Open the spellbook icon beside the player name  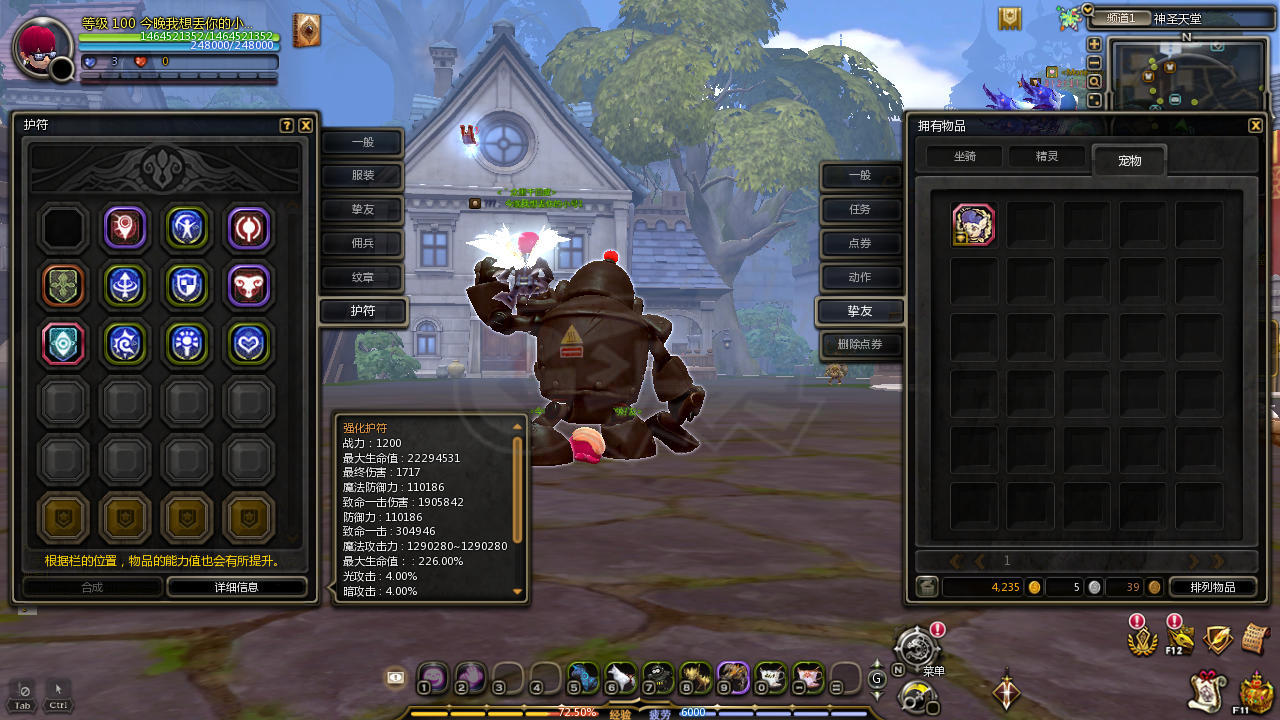coord(307,31)
